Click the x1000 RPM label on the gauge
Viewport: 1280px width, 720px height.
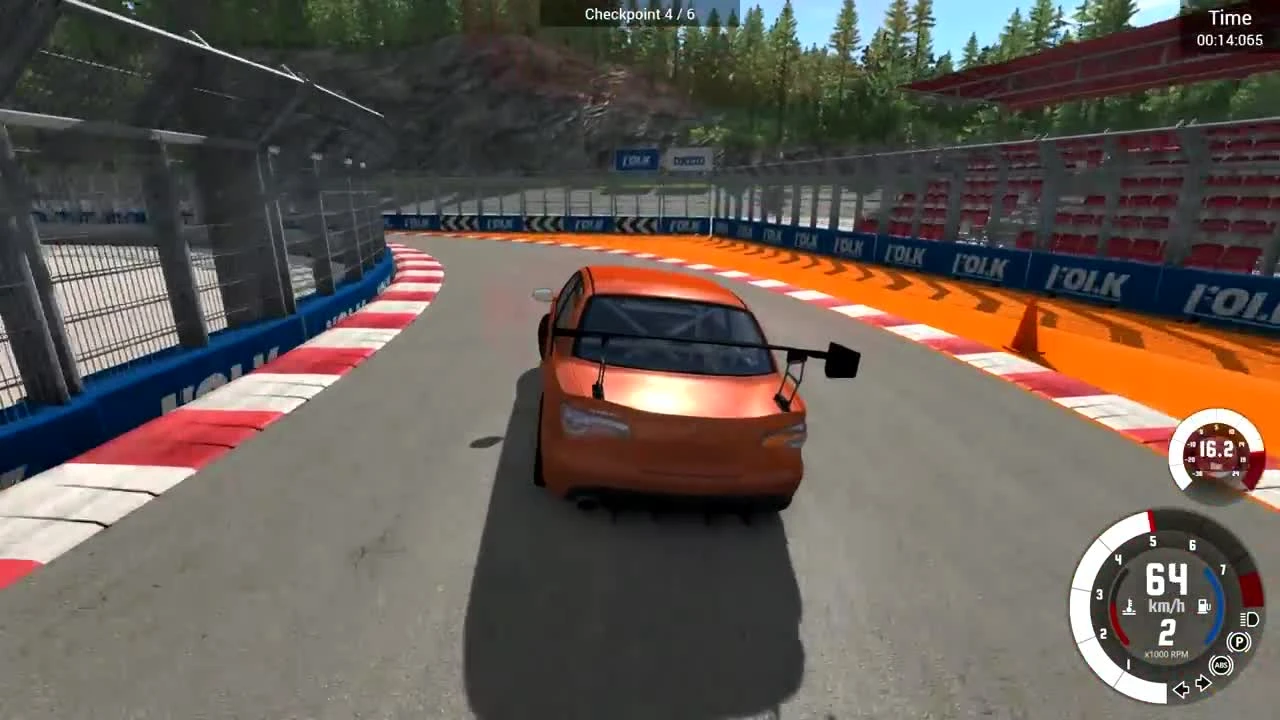pos(1166,653)
